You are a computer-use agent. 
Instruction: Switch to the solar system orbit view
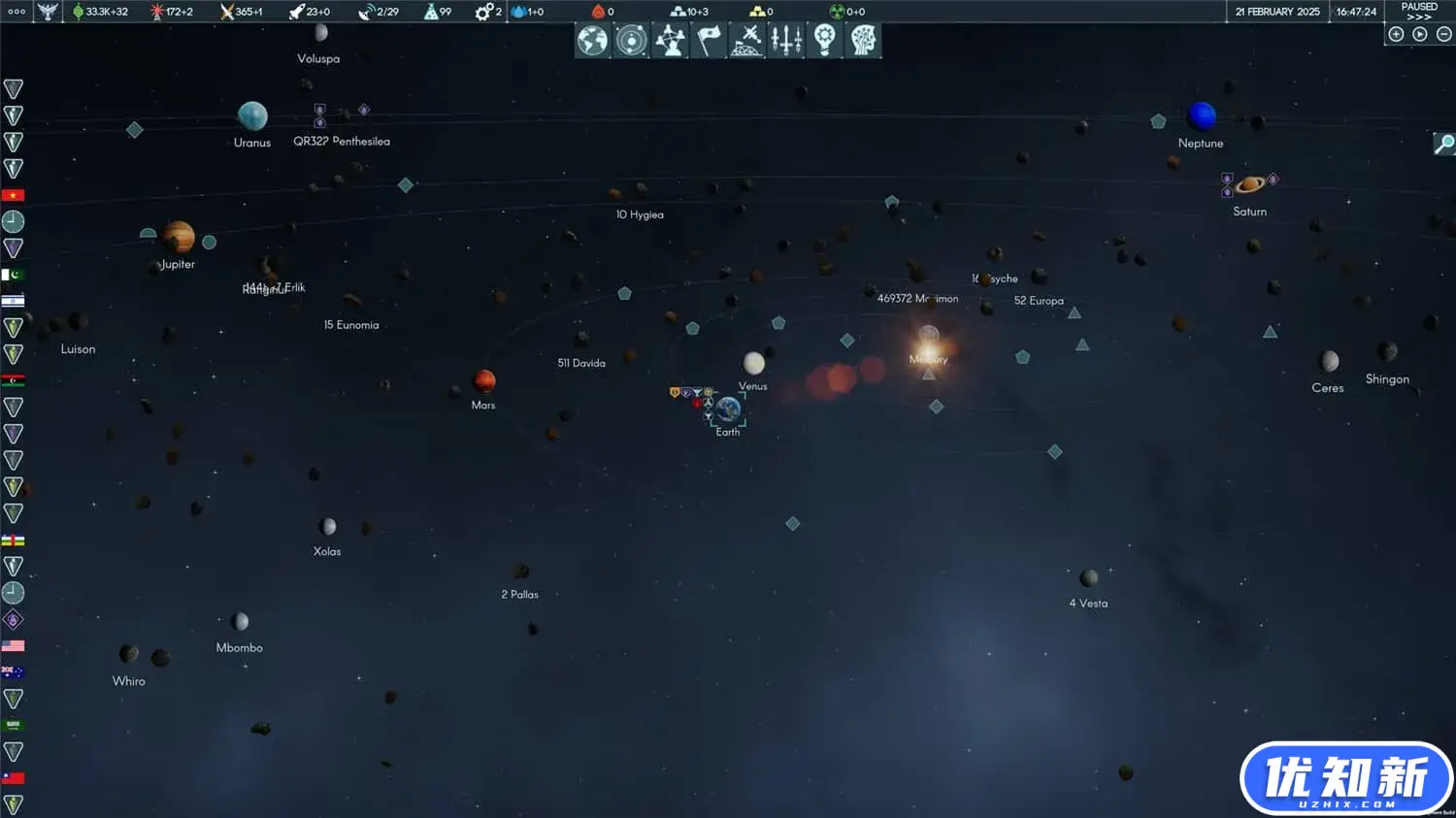coord(631,41)
